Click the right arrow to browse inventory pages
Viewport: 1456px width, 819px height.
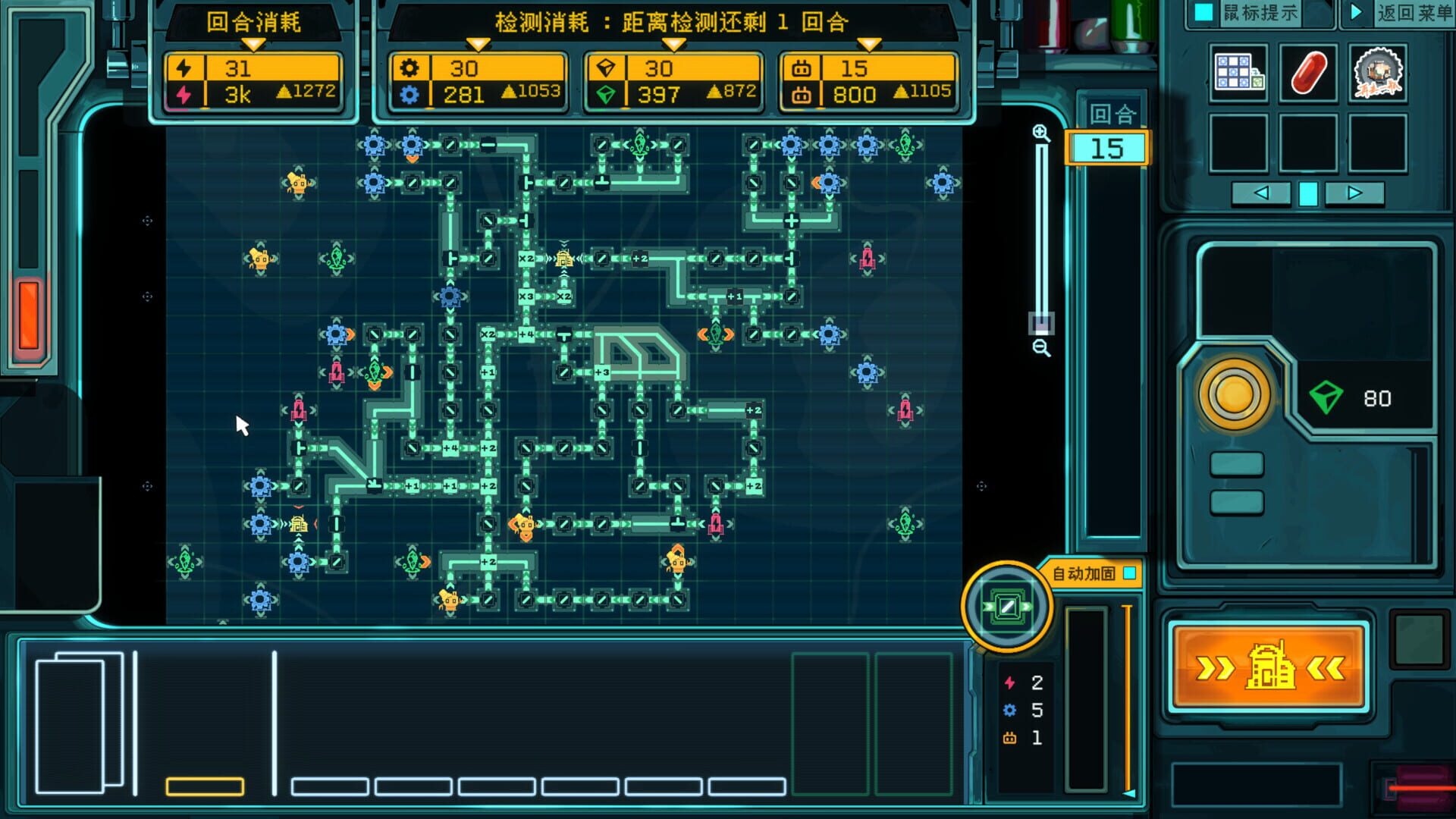(1354, 194)
